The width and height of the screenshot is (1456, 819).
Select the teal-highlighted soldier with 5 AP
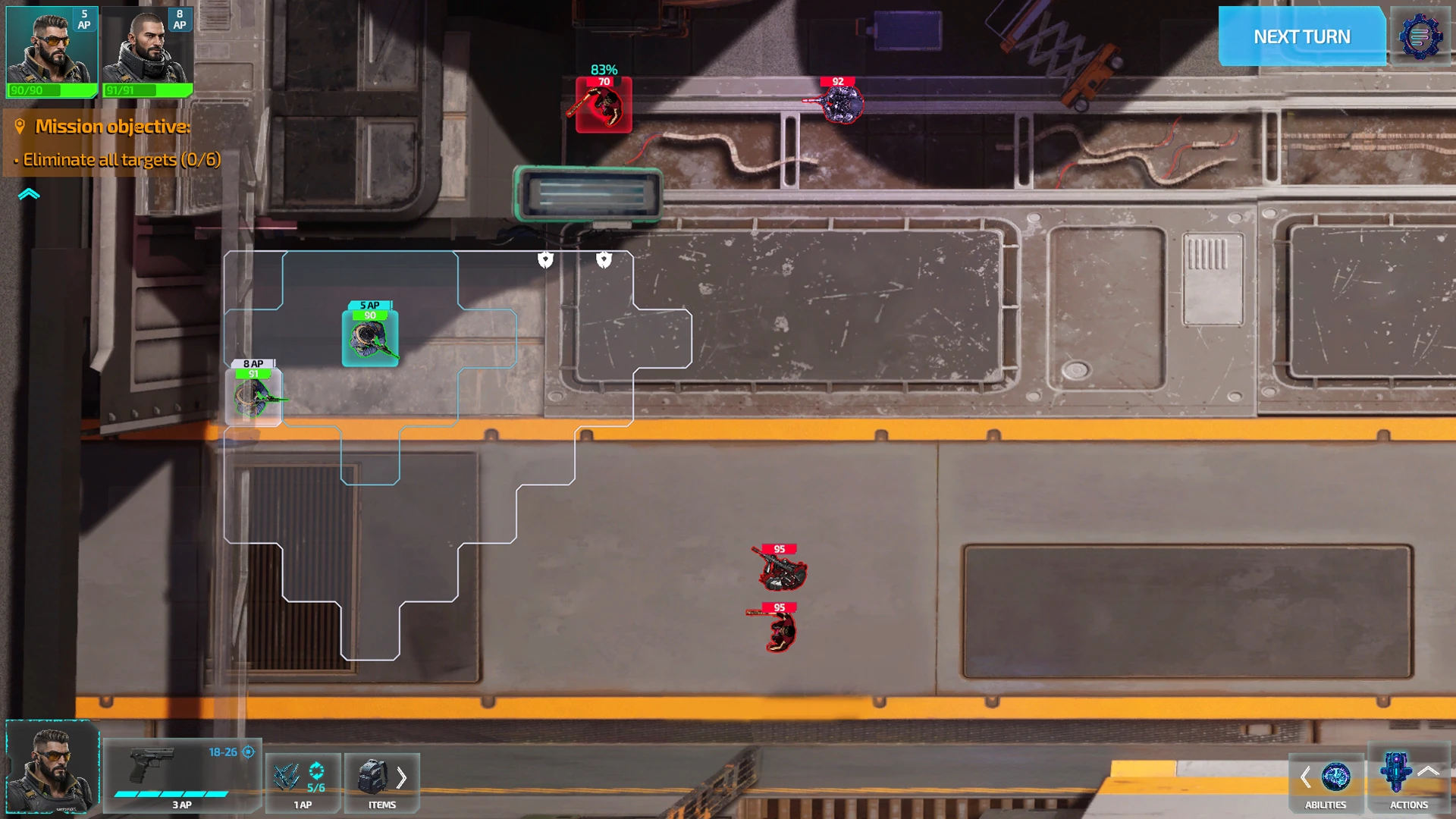coord(370,339)
